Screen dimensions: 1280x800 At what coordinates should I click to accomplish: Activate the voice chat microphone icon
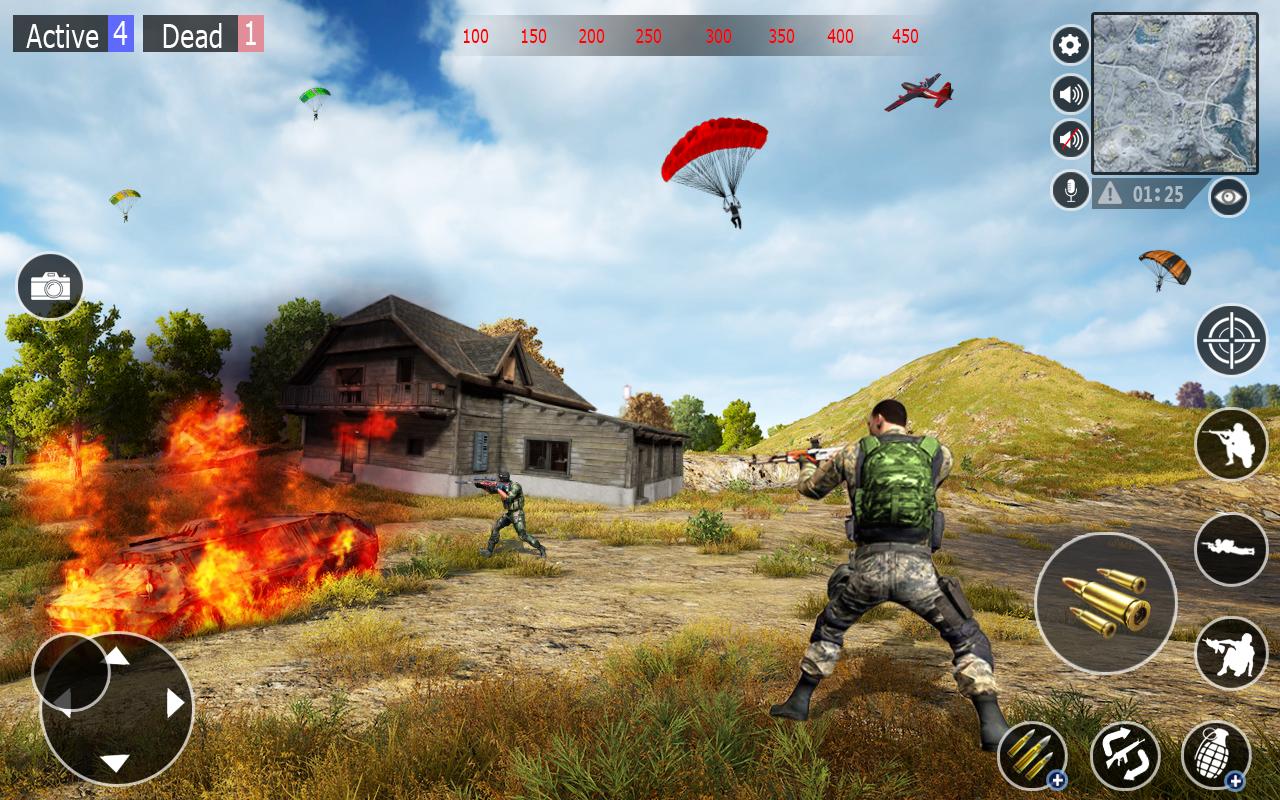point(1068,189)
